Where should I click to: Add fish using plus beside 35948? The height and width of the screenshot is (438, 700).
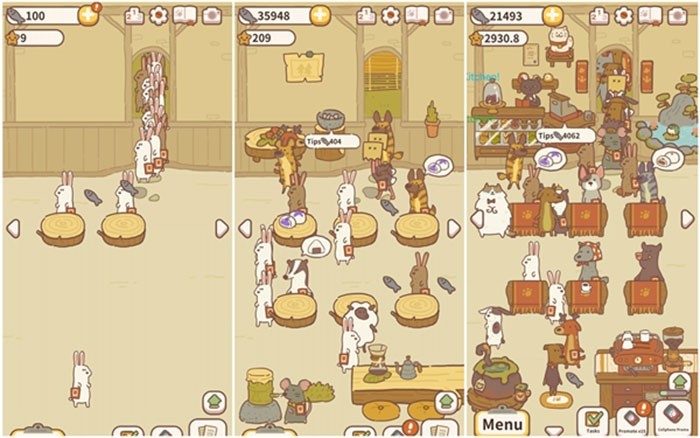coord(319,15)
